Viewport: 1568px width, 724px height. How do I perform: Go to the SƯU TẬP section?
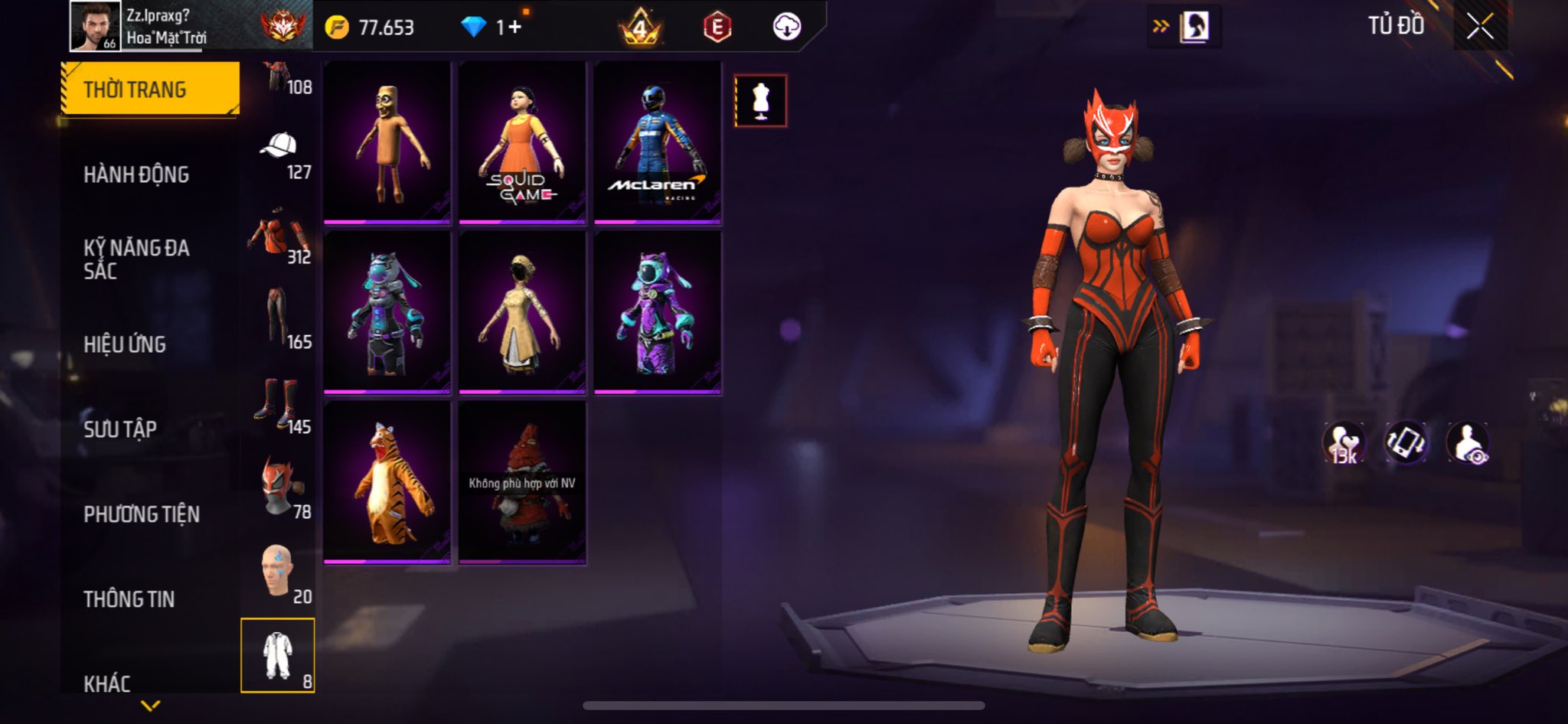(x=120, y=429)
